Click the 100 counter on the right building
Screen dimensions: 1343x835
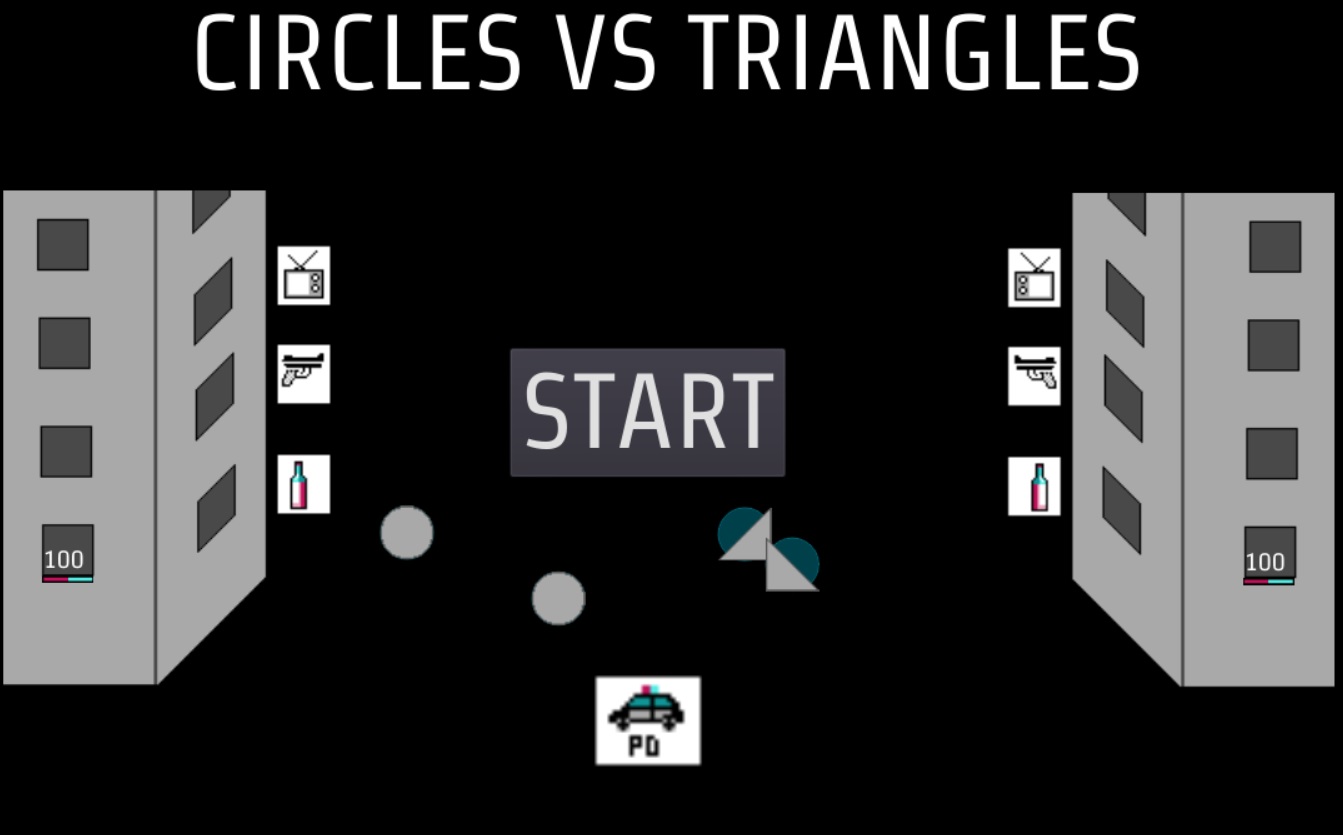click(x=1265, y=562)
